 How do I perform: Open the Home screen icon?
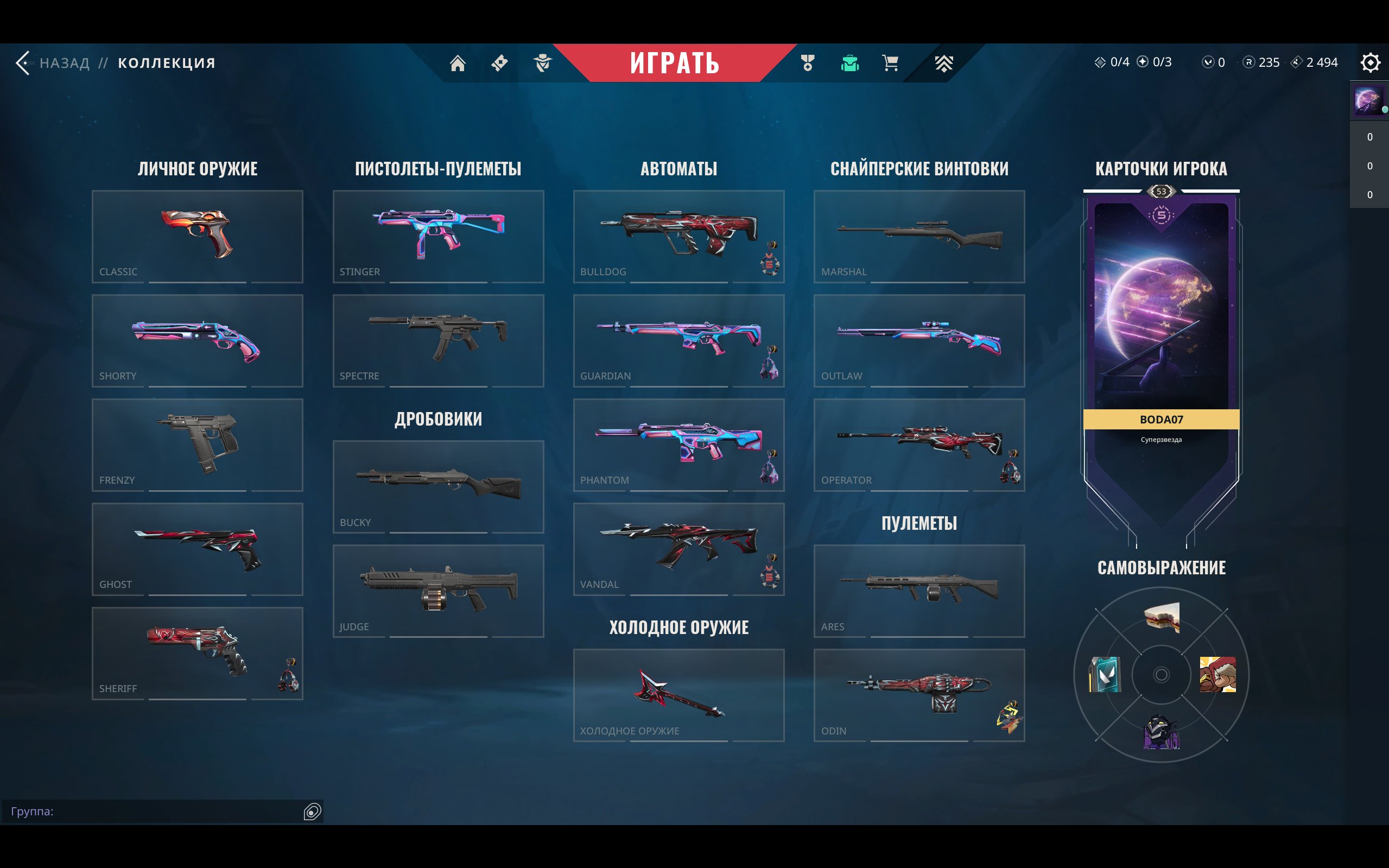(459, 63)
